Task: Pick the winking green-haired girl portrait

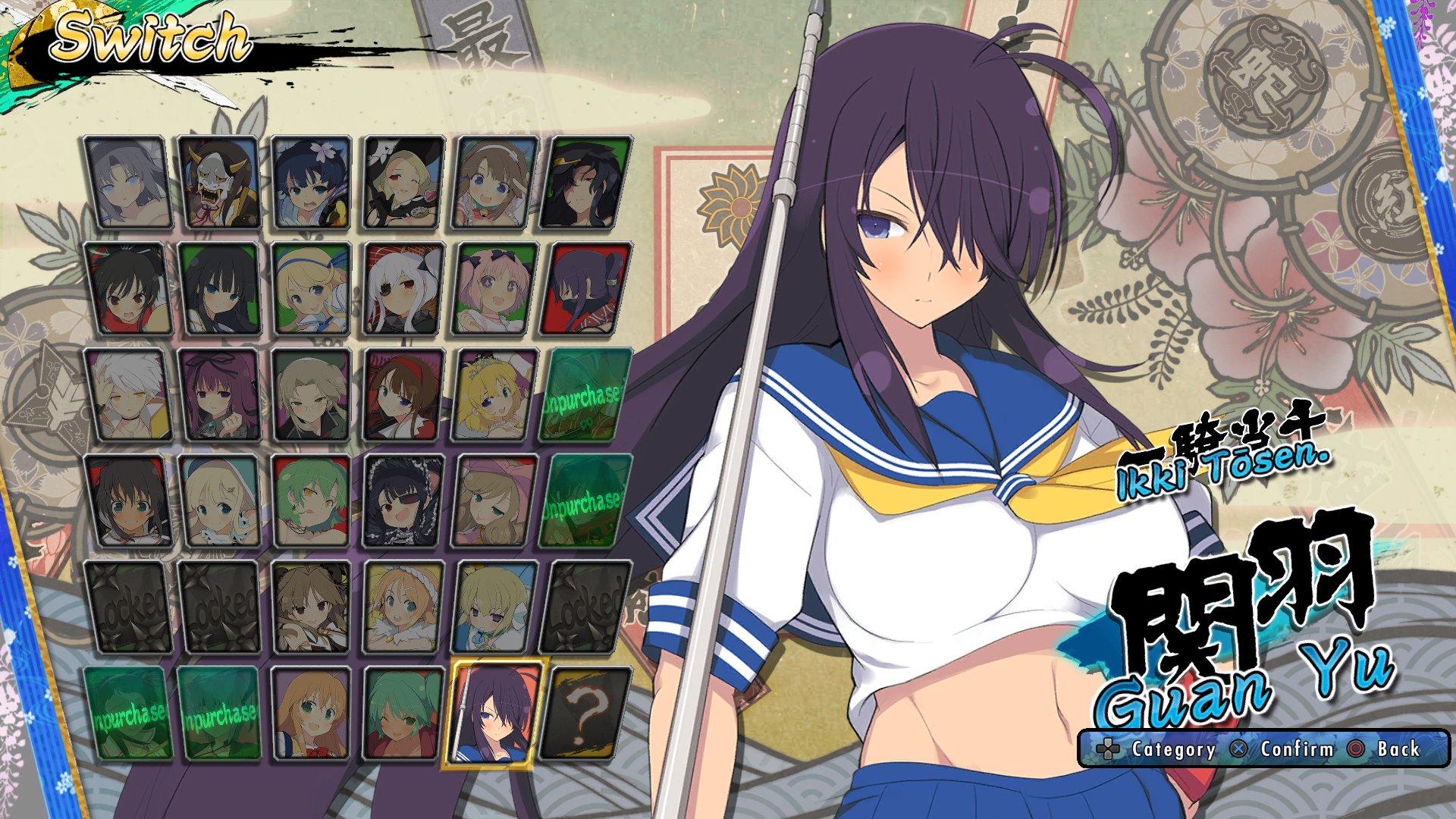Action: pos(403,713)
